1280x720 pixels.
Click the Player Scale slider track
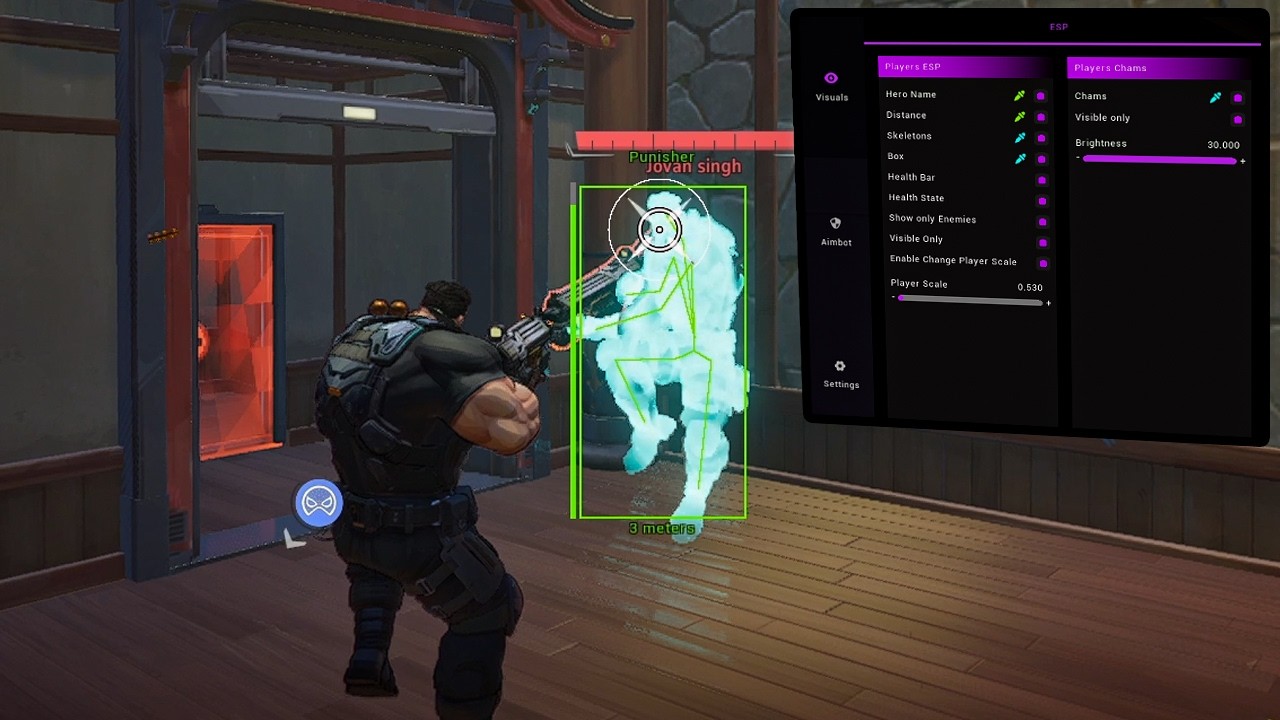tap(970, 299)
